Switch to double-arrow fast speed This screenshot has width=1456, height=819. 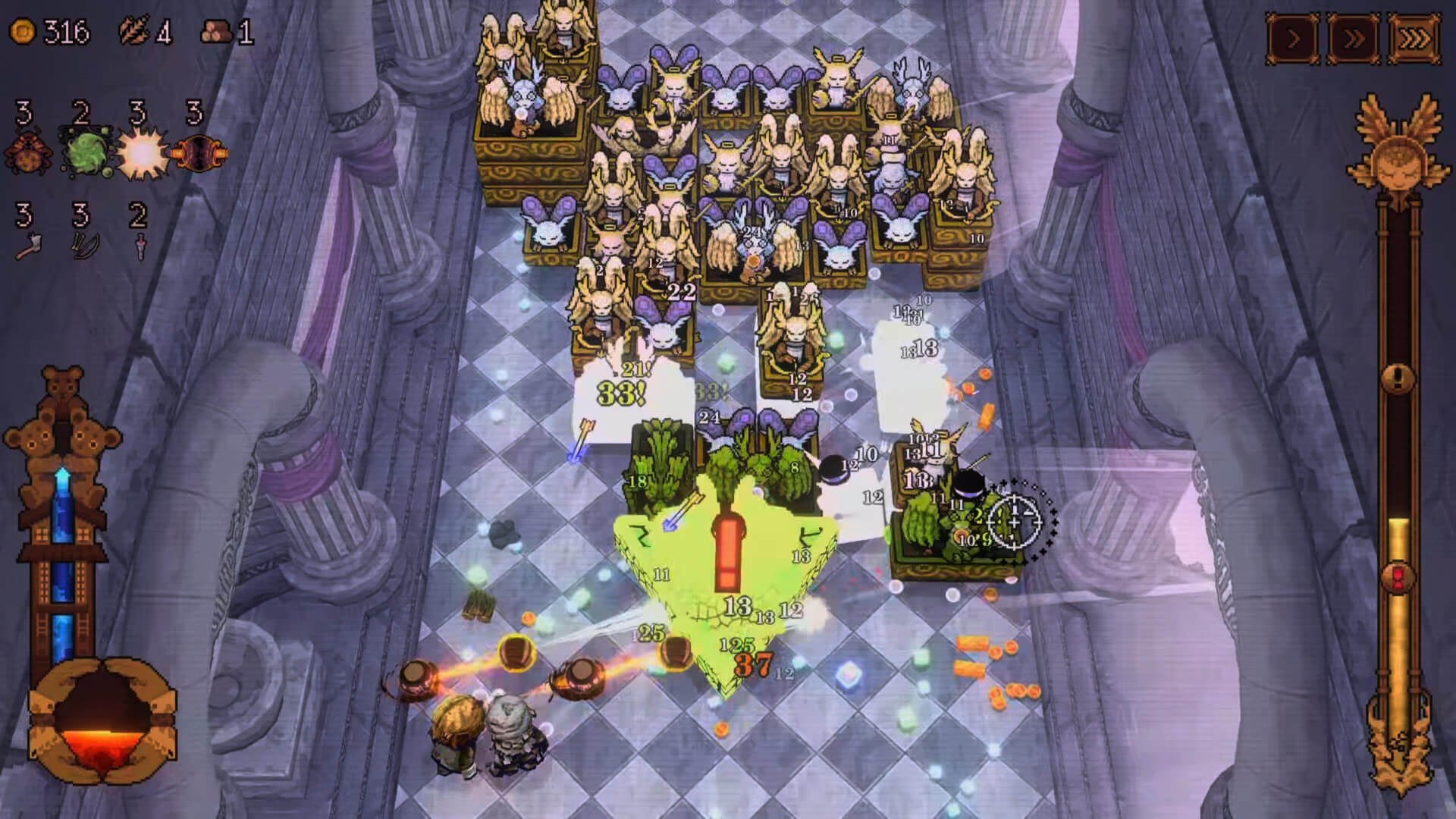point(1354,38)
